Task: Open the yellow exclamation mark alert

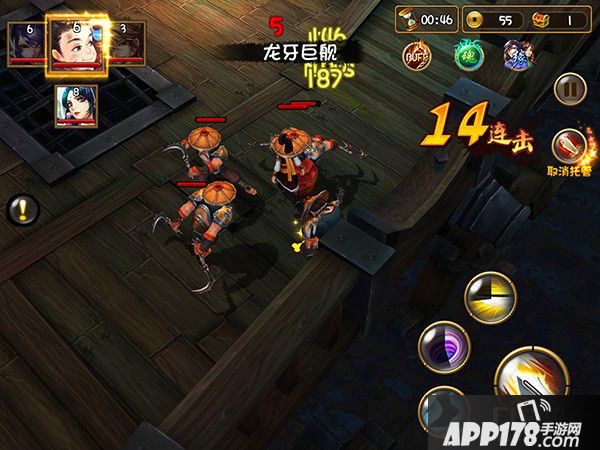Action: click(23, 210)
